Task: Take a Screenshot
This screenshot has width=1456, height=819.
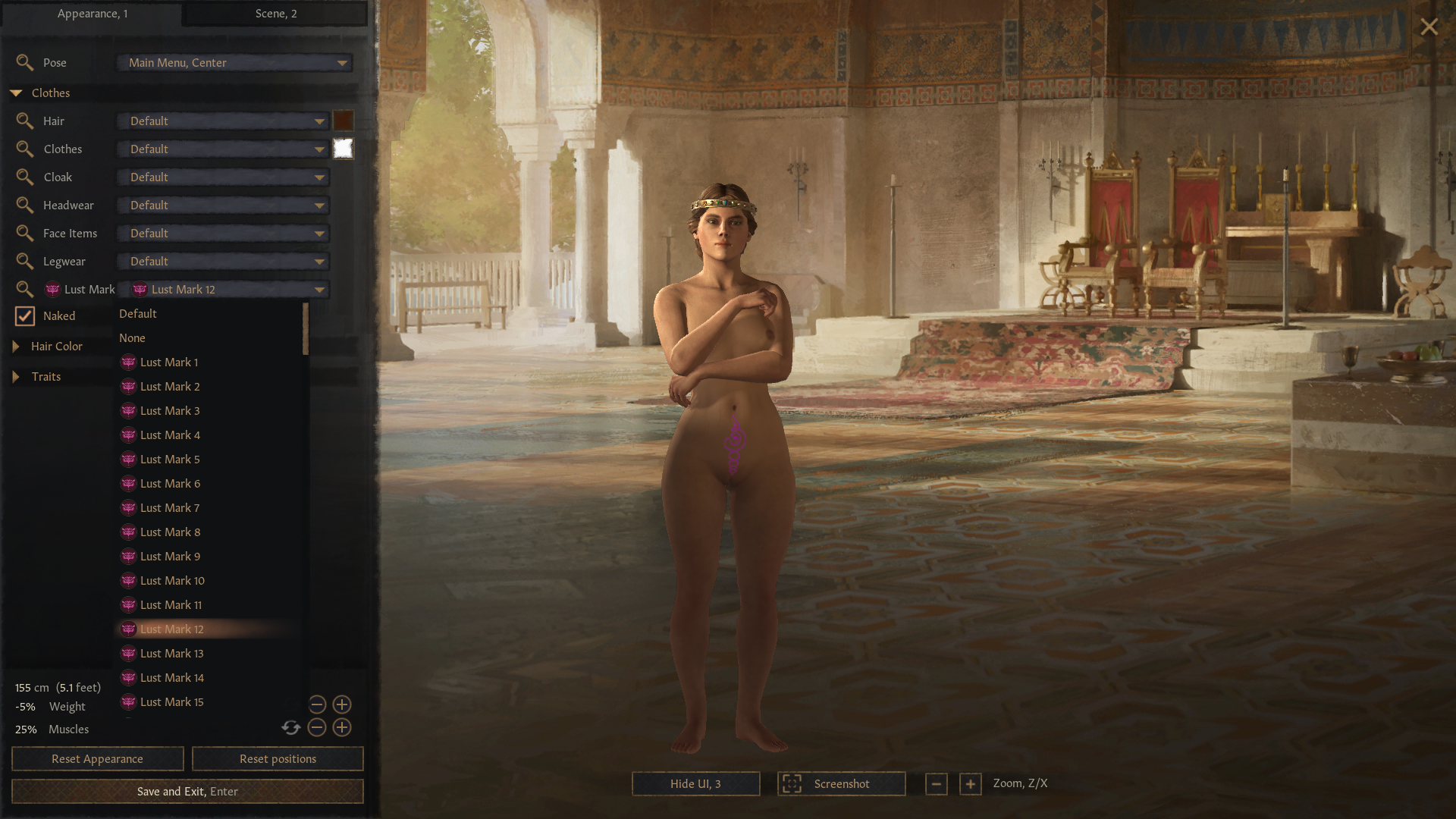Action: (841, 784)
